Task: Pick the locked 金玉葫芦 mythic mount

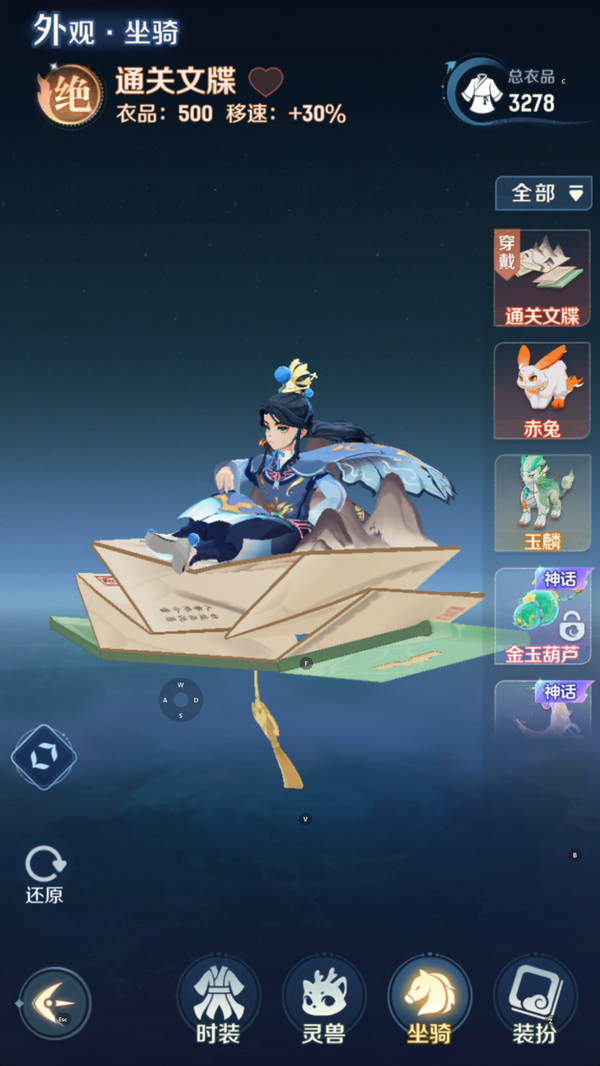Action: click(x=541, y=616)
